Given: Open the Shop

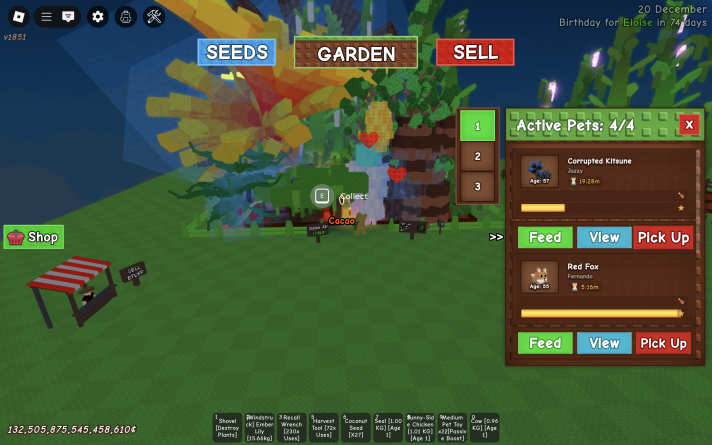Looking at the screenshot, I should (34, 237).
